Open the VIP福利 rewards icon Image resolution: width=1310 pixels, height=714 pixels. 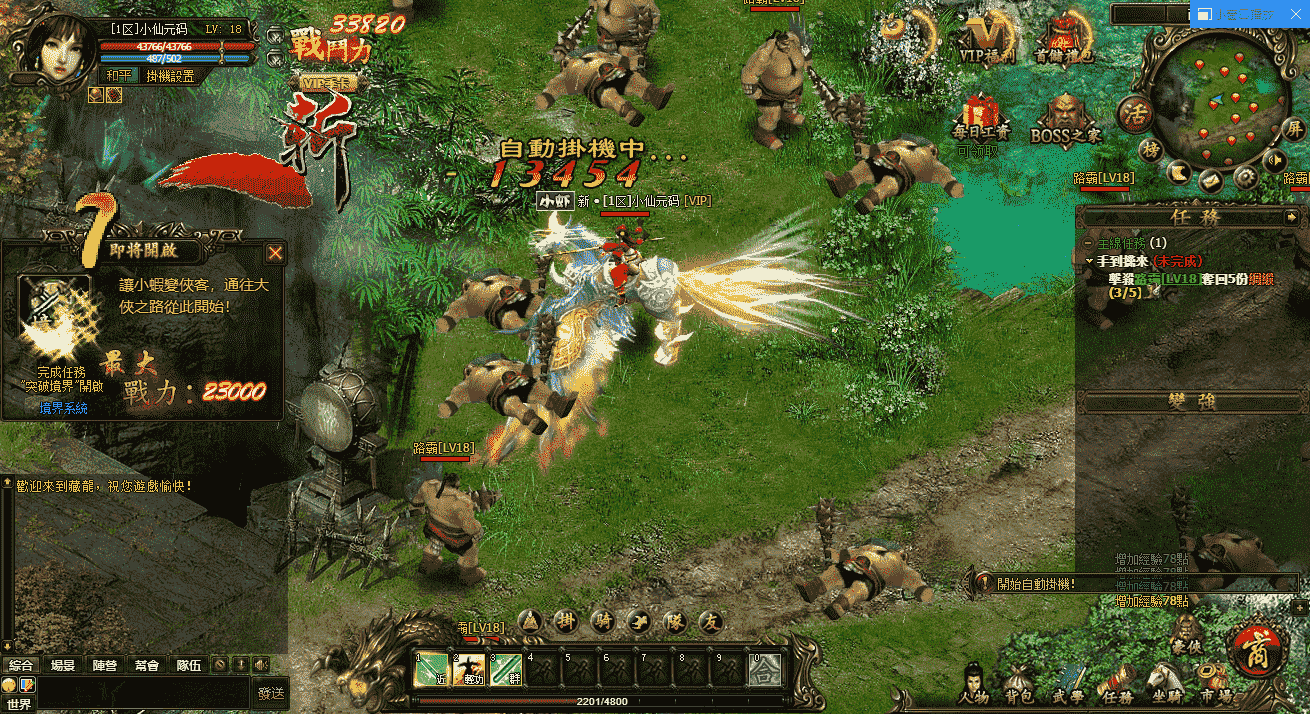click(987, 38)
